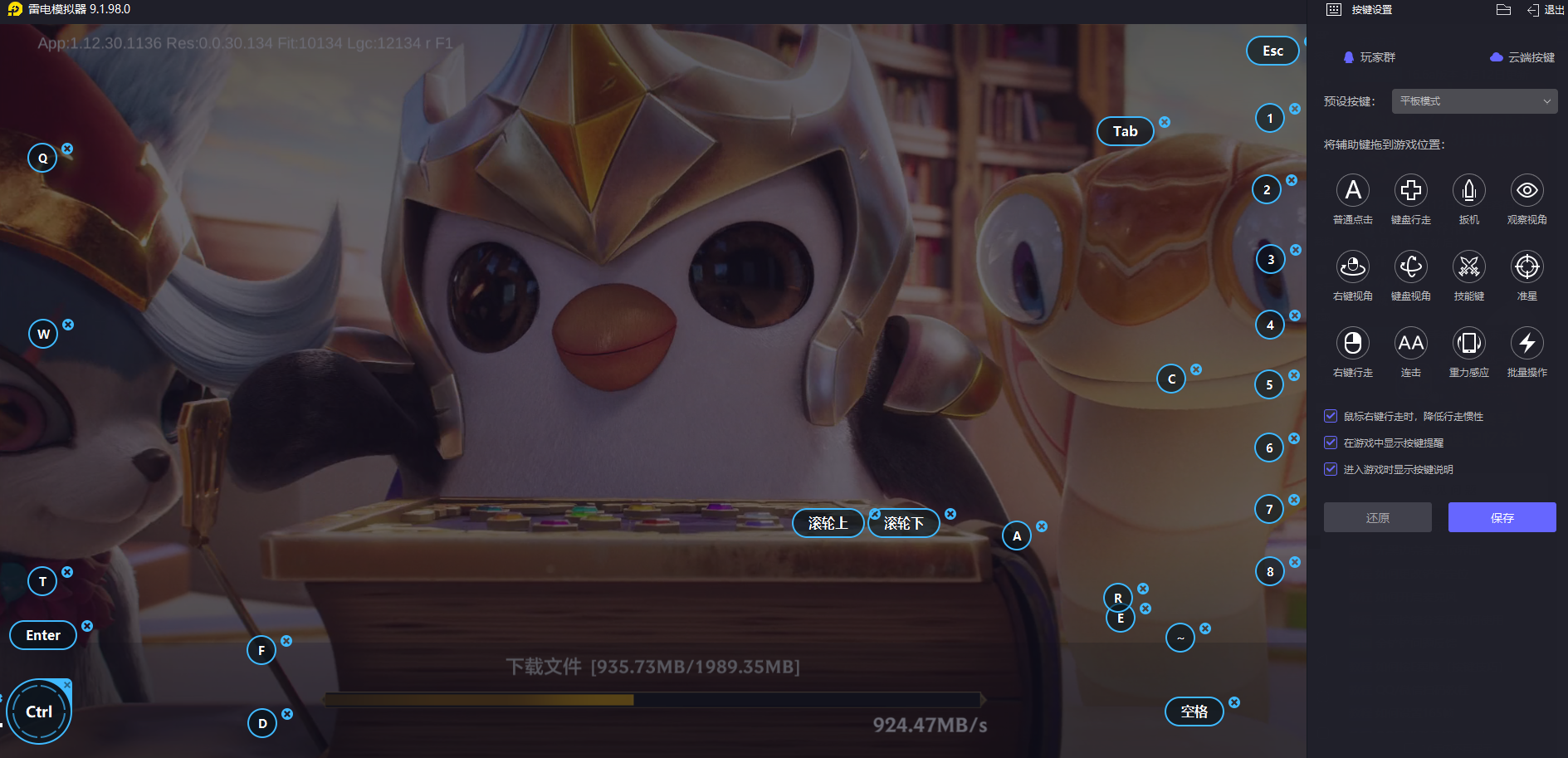The image size is (1568, 758).
Task: Toggle the 鼠标右键行走时 inertia checkbox
Action: [x=1331, y=416]
